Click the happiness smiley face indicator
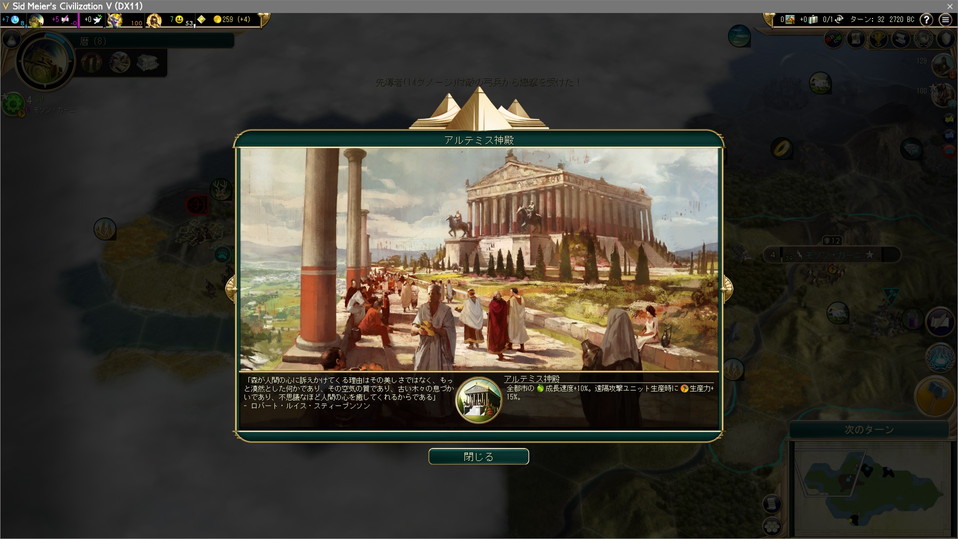 pos(178,19)
